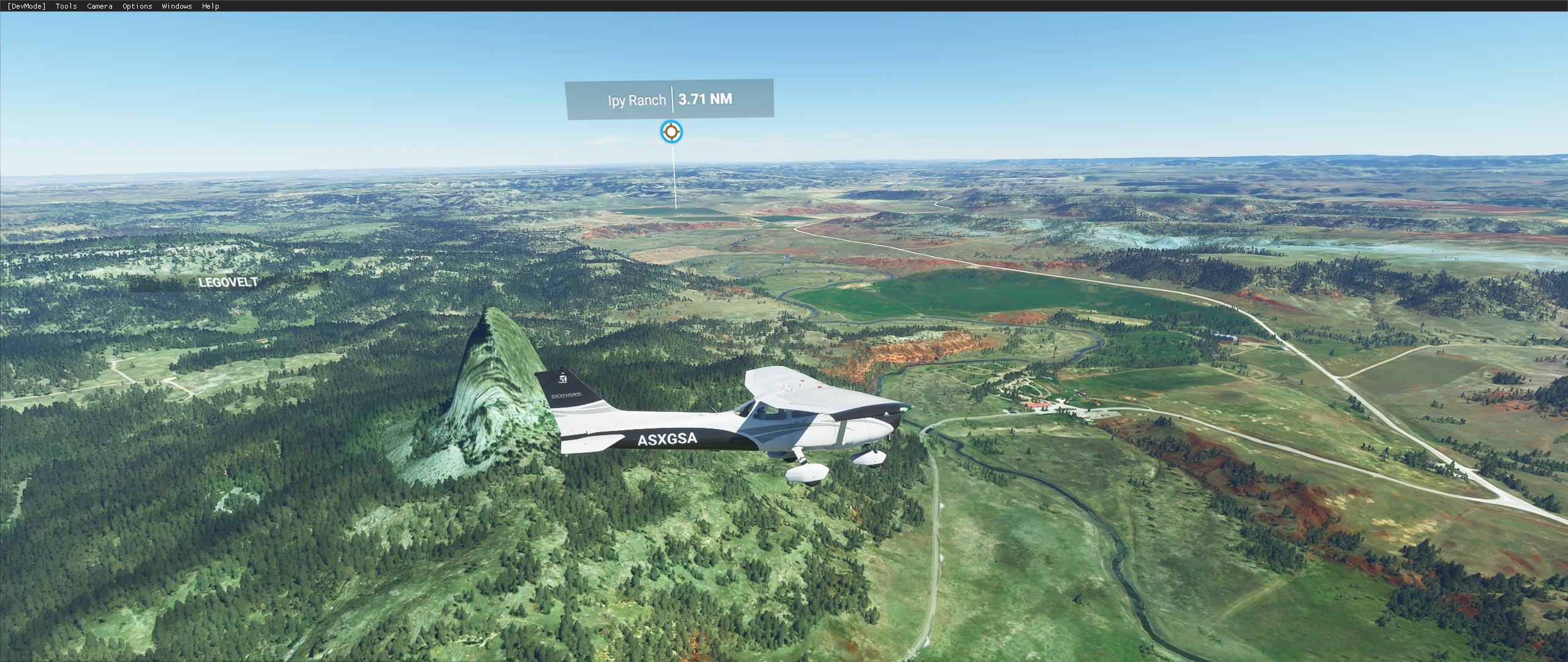Click the Ipy Ranch waypoint marker icon
Image resolution: width=1568 pixels, height=662 pixels.
[x=671, y=132]
